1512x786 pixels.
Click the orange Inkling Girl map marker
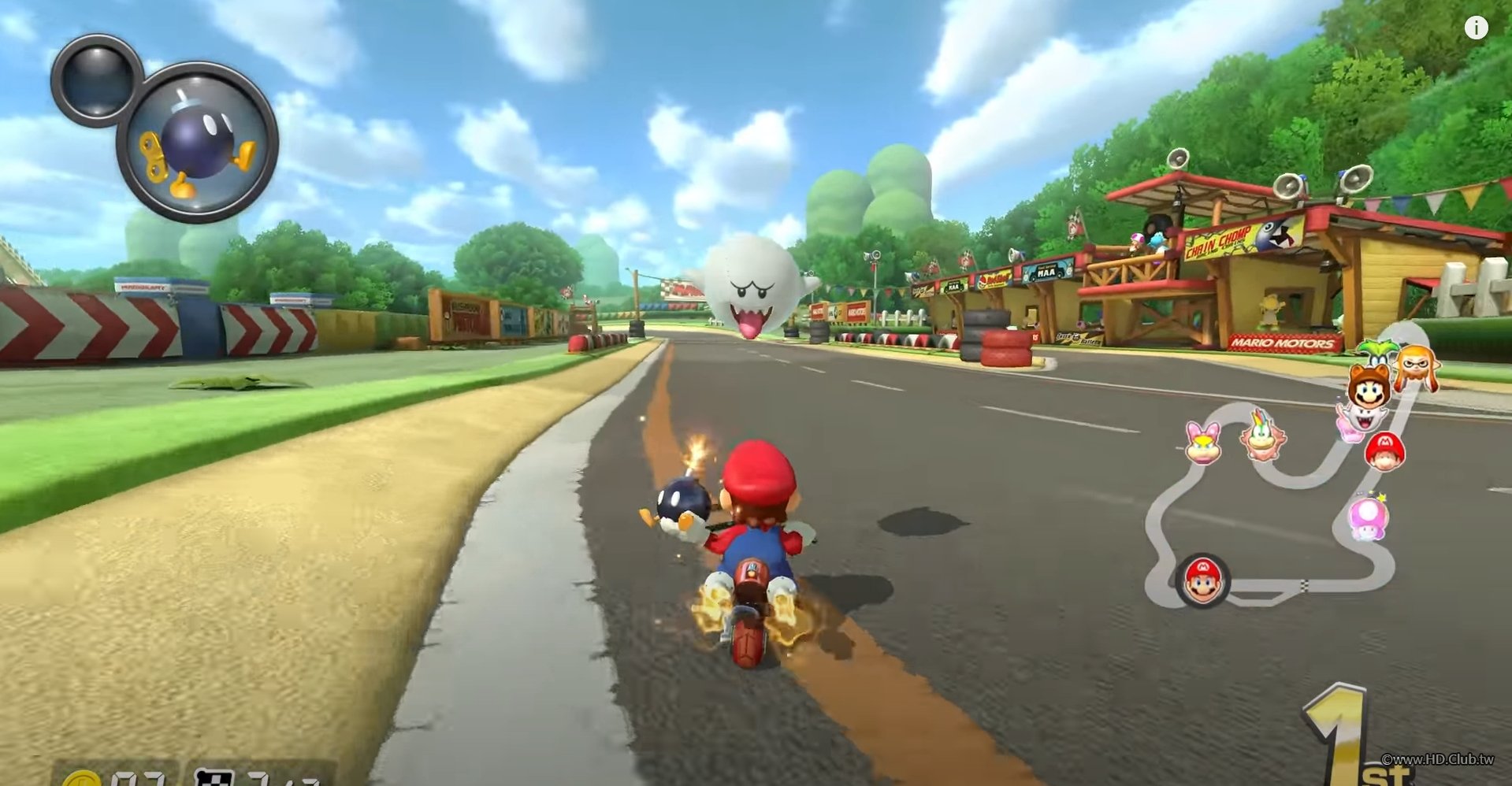(x=1416, y=366)
